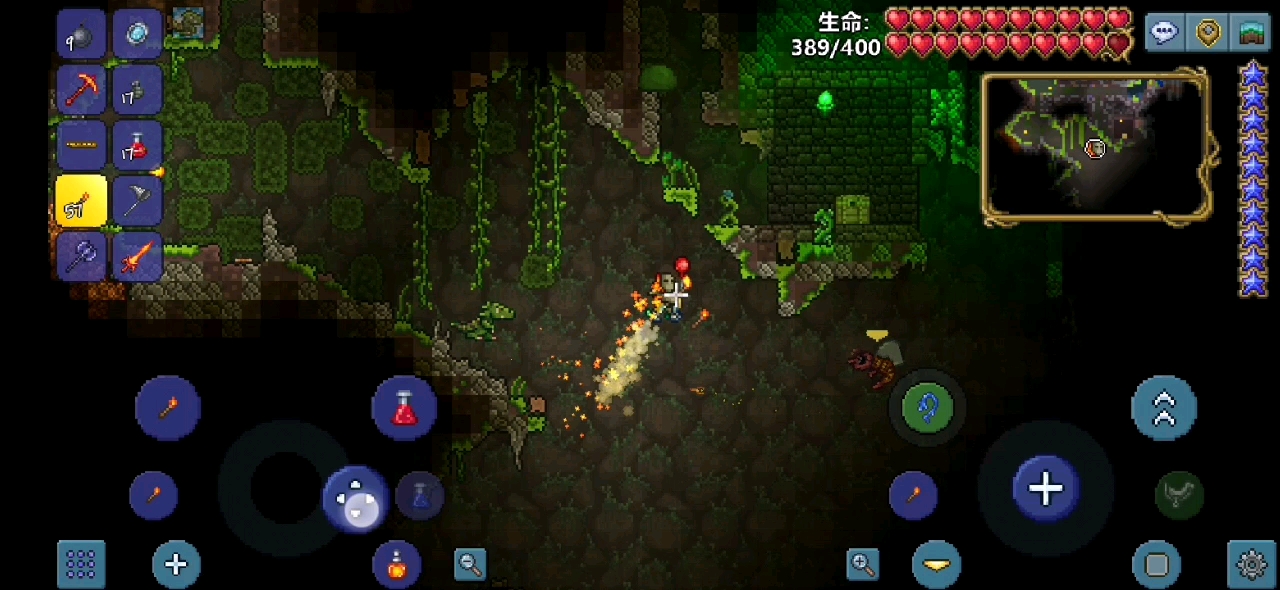Equip the red pickaxe from the hotbar
Image resolution: width=1280 pixels, height=590 pixels.
click(x=81, y=89)
